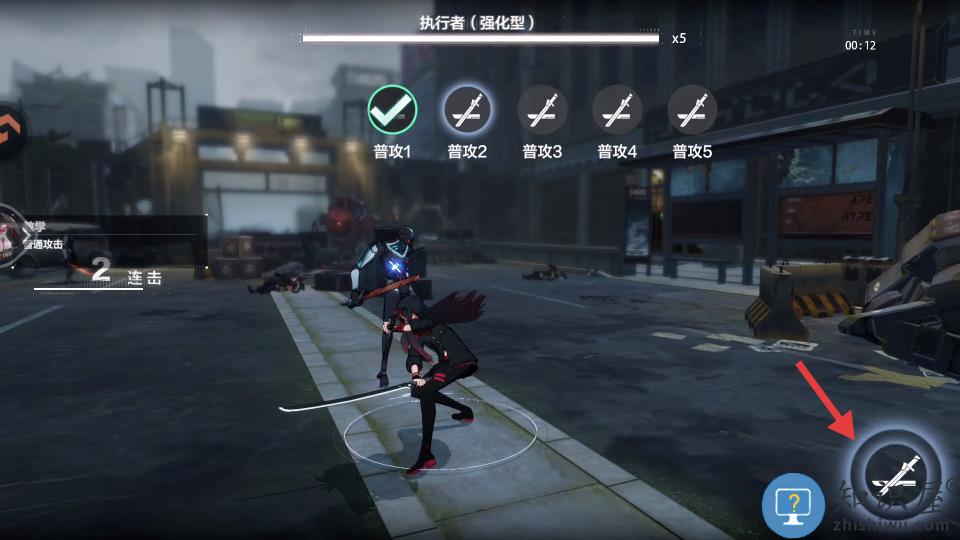Open the orange hexagon menu icon
The image size is (960, 540).
click(10, 130)
